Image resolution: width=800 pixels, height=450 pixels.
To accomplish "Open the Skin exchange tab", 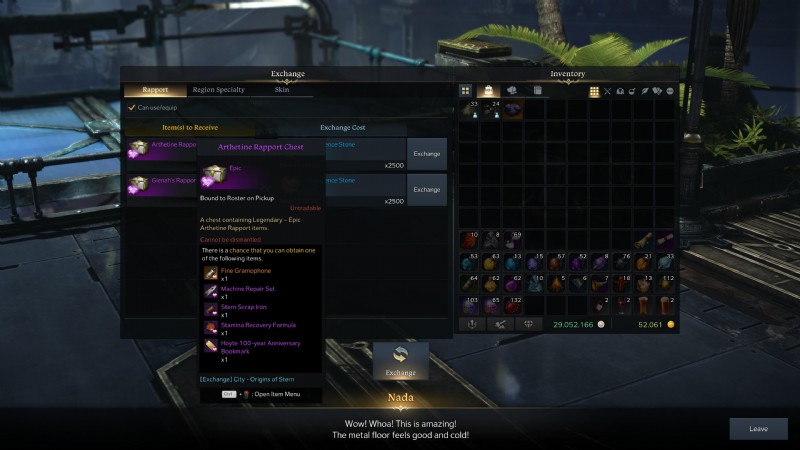I will tap(282, 90).
